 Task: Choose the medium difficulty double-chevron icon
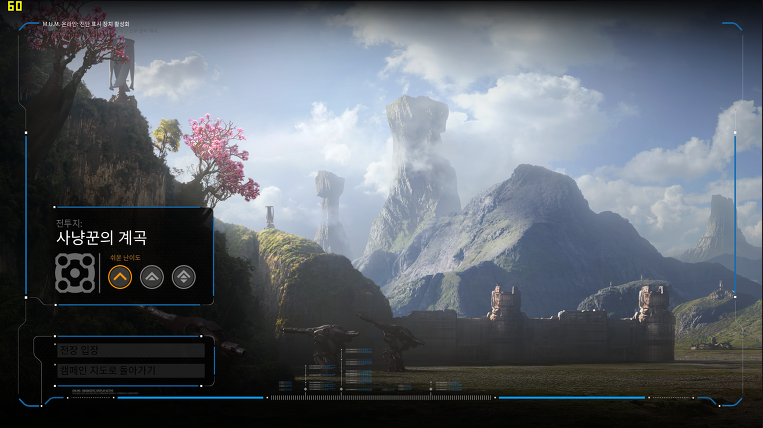point(152,276)
